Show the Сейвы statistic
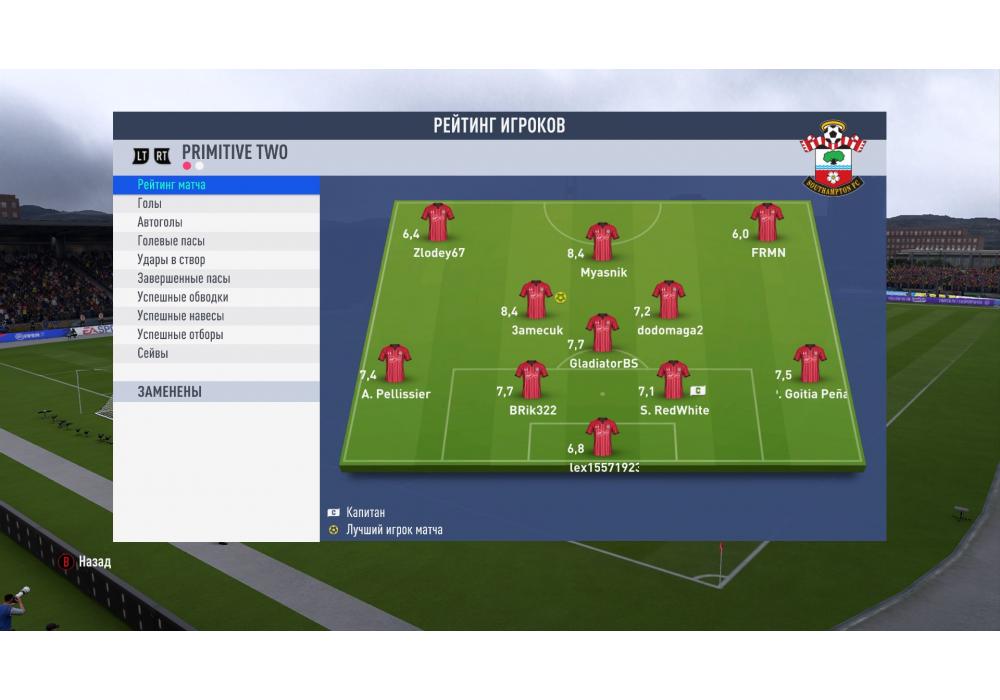The width and height of the screenshot is (1000, 700). [x=216, y=353]
